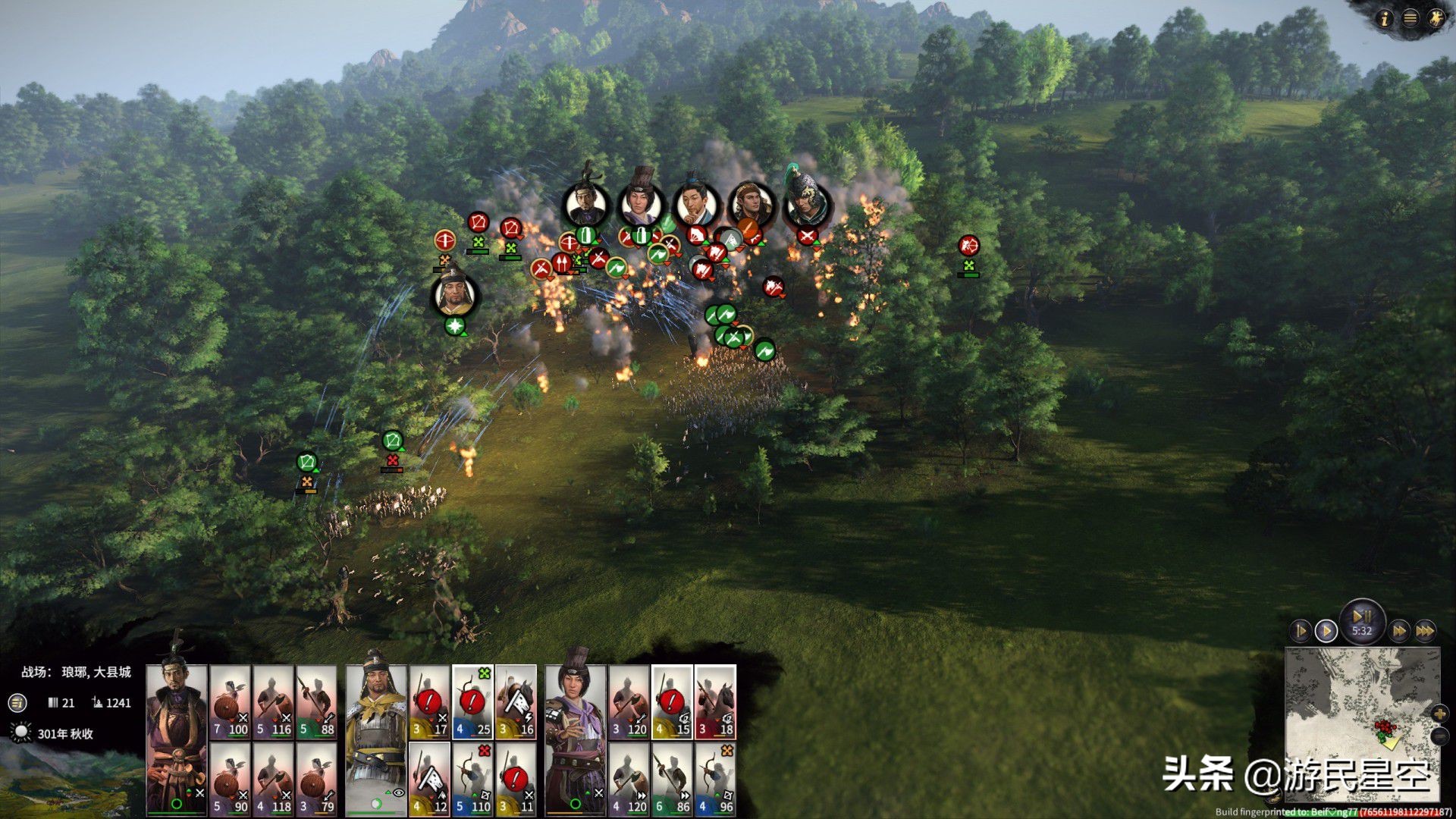1456x819 pixels.
Task: Set battle speed to normal play
Action: click(1326, 630)
